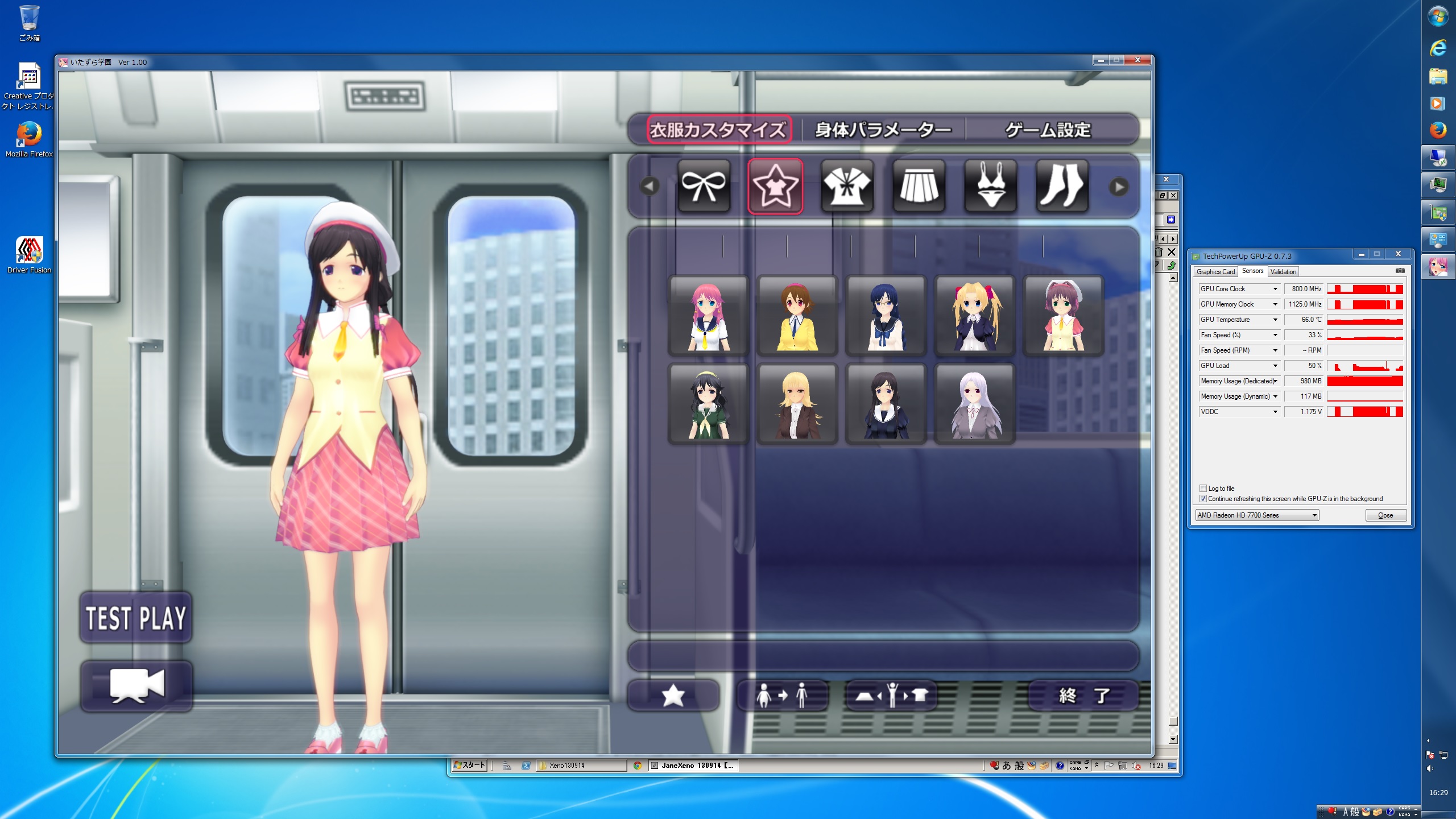
Task: Pick the pink-haired sailor uniform preset
Action: pyautogui.click(x=708, y=316)
